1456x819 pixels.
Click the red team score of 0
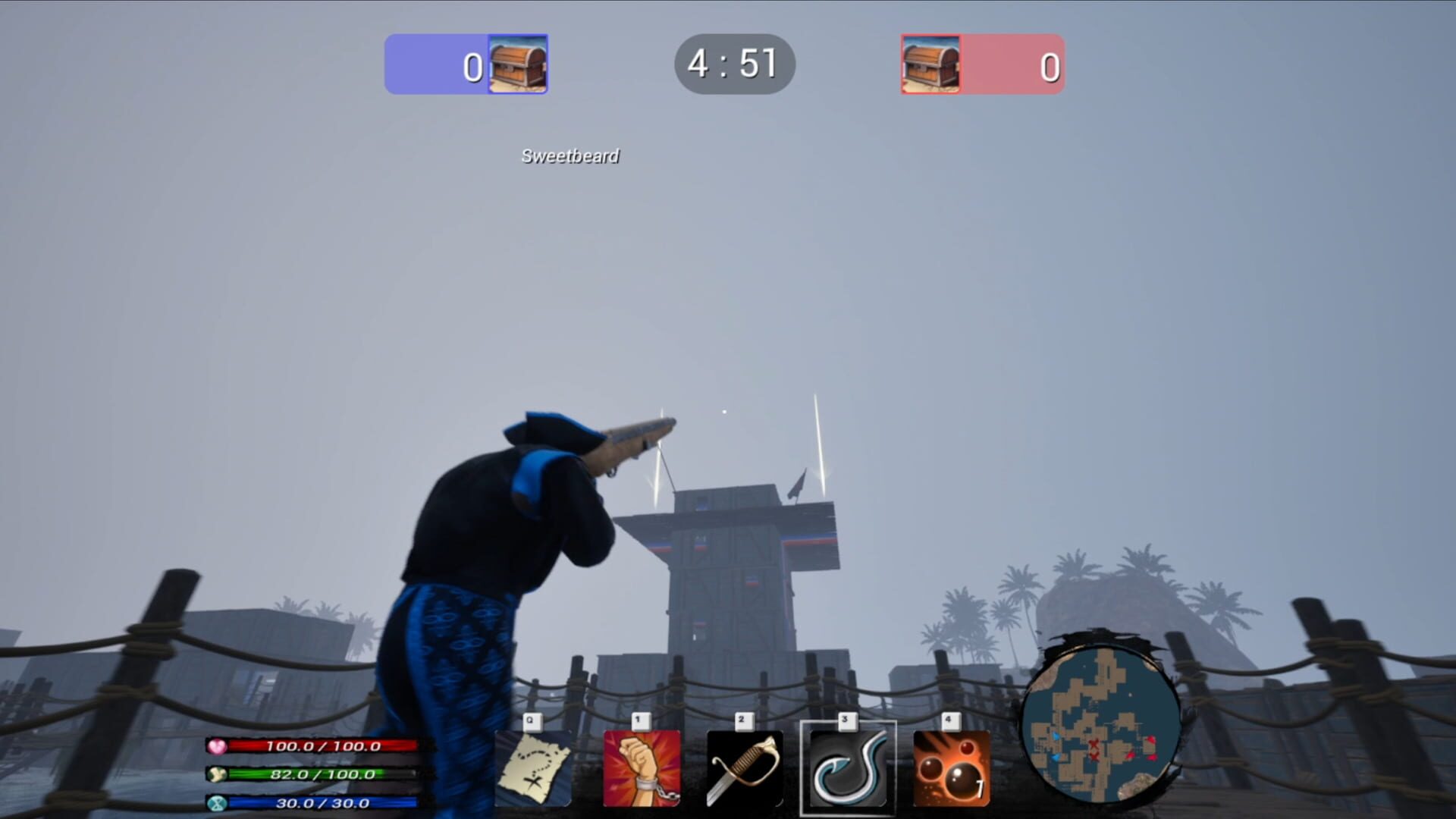1050,67
